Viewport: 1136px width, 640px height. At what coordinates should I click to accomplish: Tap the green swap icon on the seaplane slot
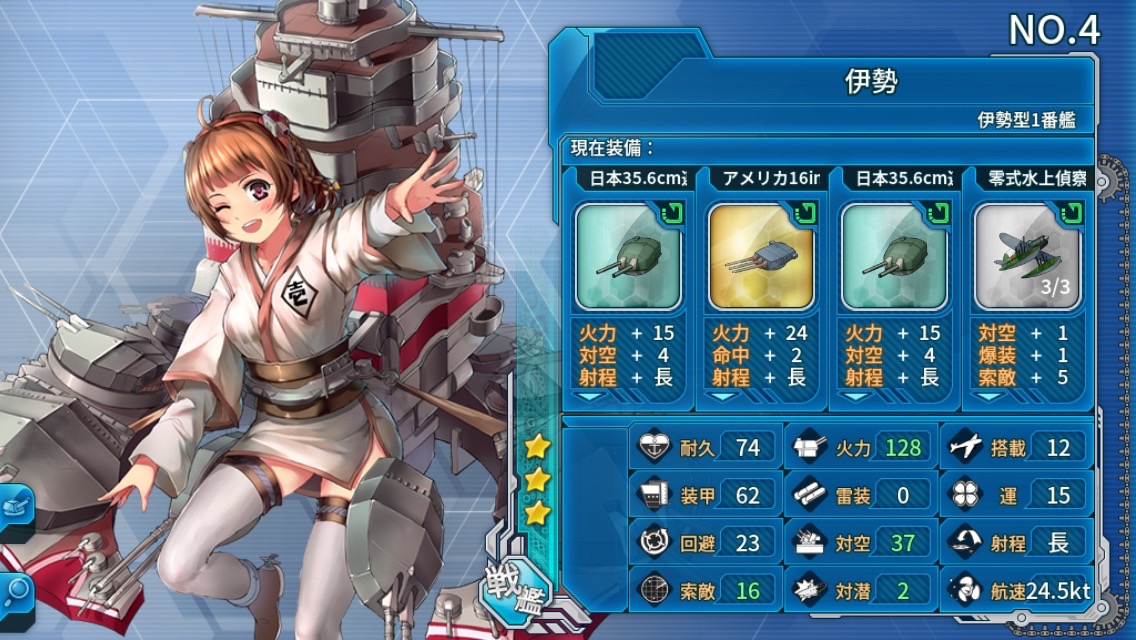coord(1071,212)
